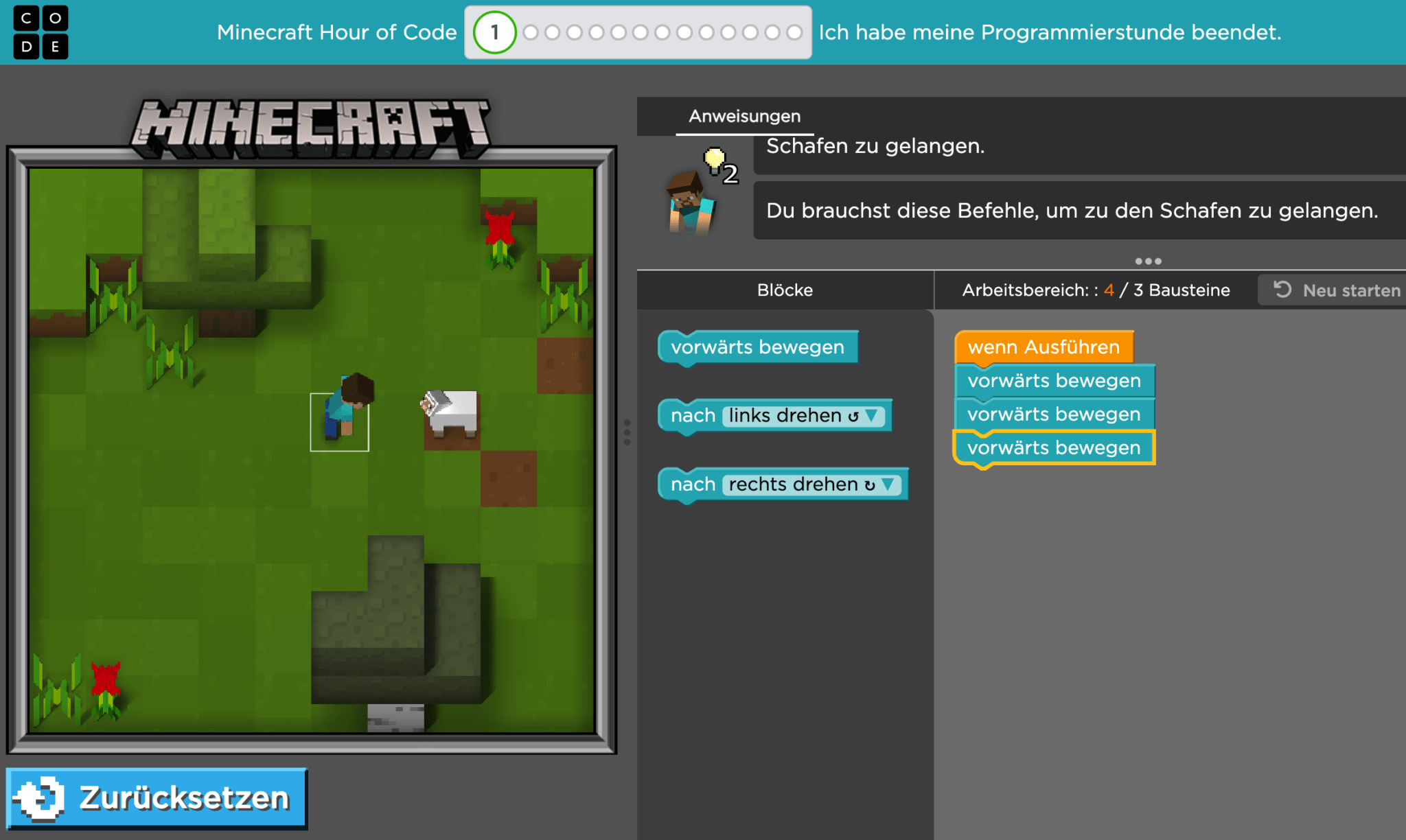Viewport: 1406px width, 840px height.
Task: Expand the instructions panel via the three dots
Action: point(1148,261)
